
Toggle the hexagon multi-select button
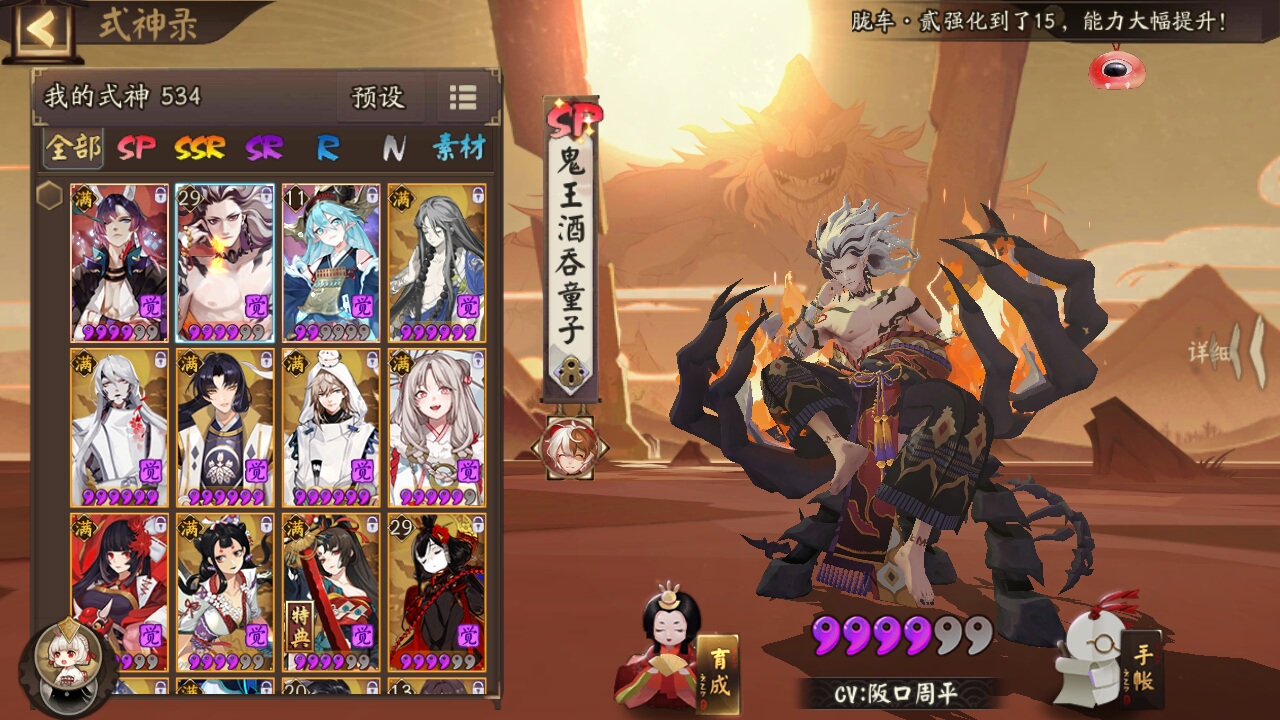(x=50, y=196)
